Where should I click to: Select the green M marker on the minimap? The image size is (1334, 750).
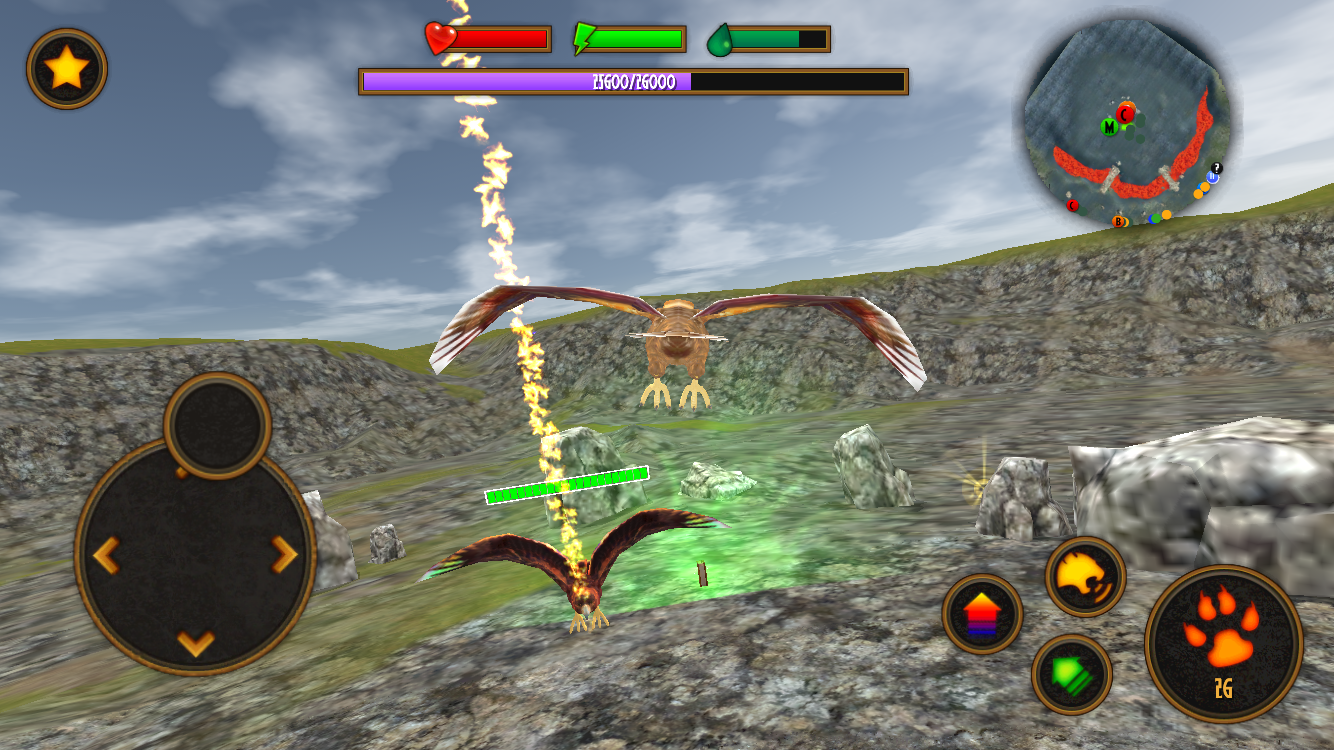click(x=1110, y=128)
